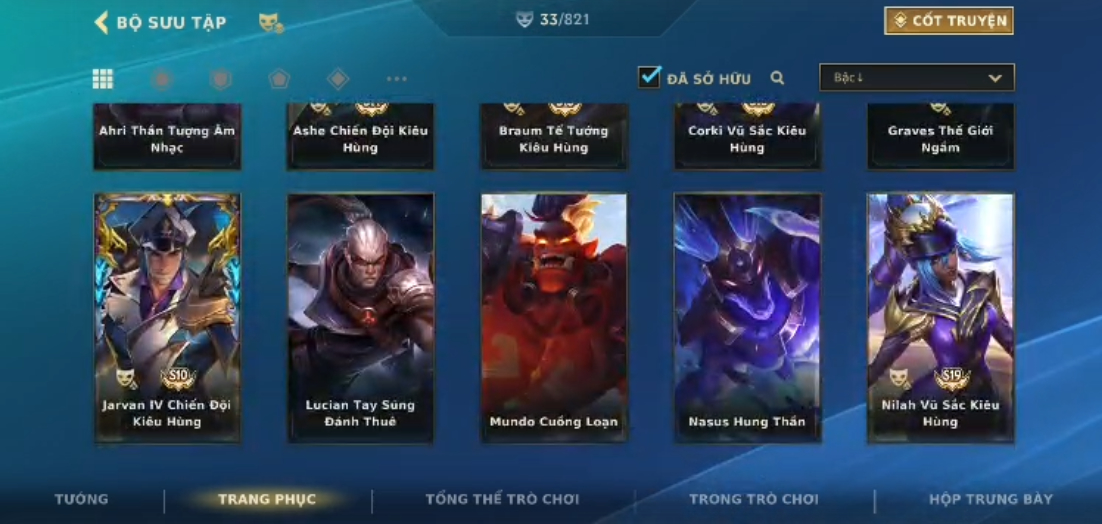Open the skin search magnifier
The image size is (1102, 524).
tap(777, 78)
